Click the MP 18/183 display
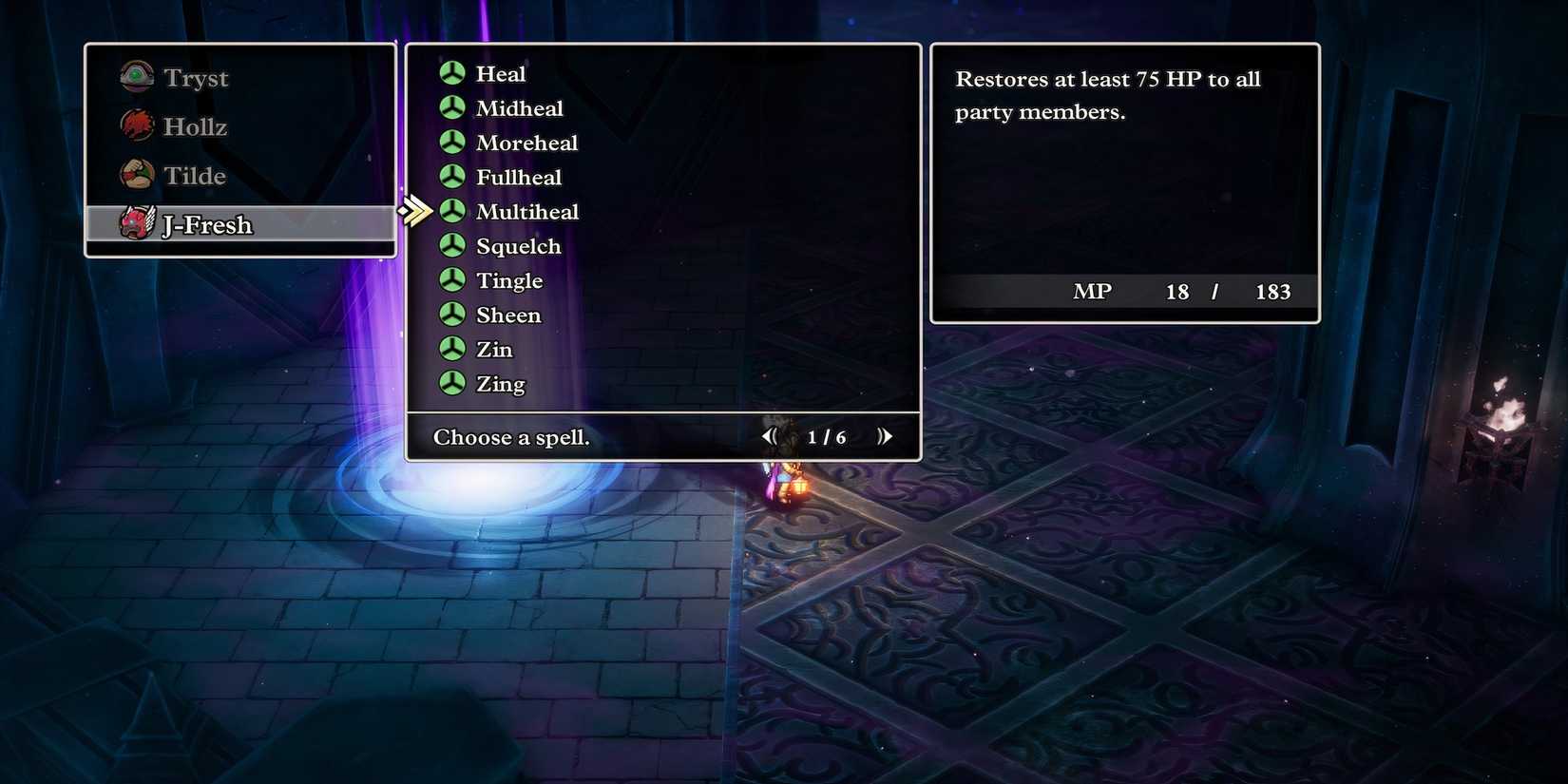Image resolution: width=1568 pixels, height=784 pixels. click(1182, 292)
